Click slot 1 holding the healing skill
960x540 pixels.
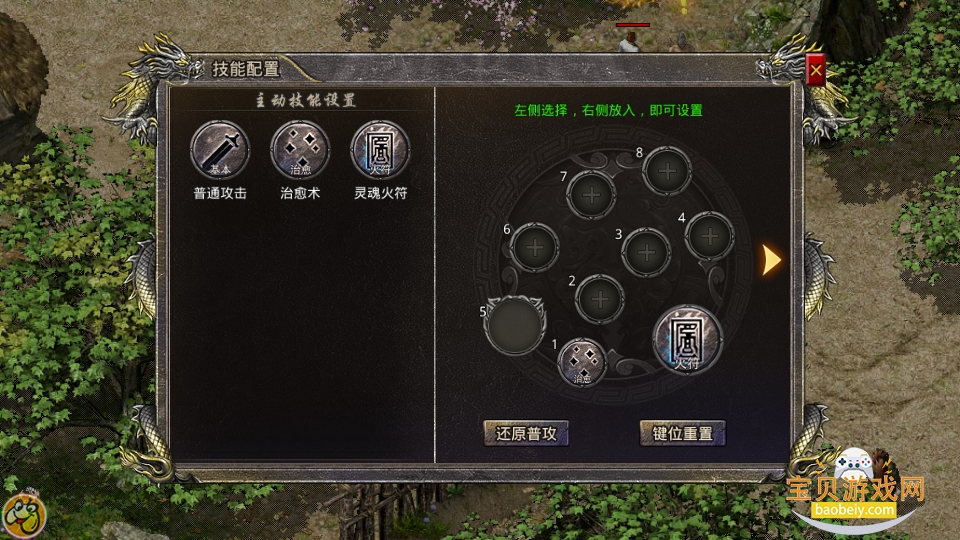tap(583, 361)
